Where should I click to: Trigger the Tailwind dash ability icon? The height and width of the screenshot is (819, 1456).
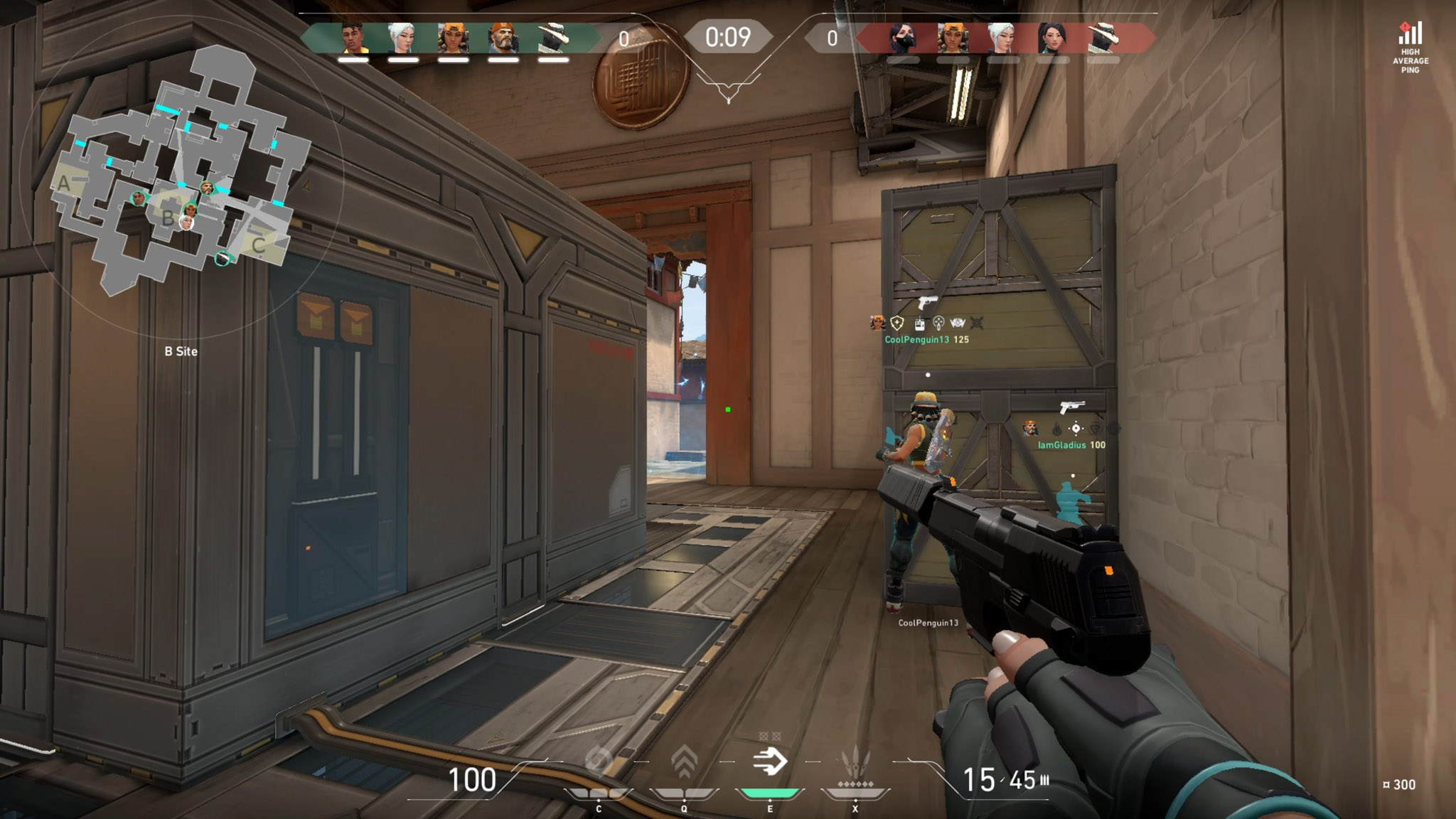[770, 762]
